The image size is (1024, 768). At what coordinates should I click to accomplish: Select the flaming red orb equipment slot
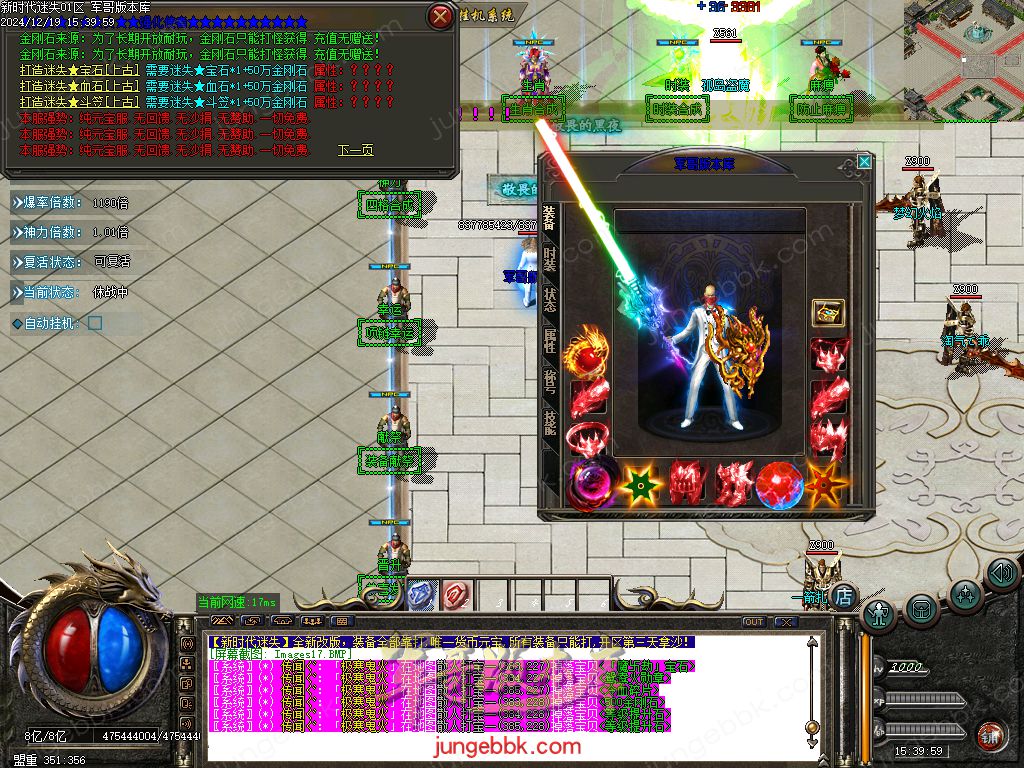587,355
